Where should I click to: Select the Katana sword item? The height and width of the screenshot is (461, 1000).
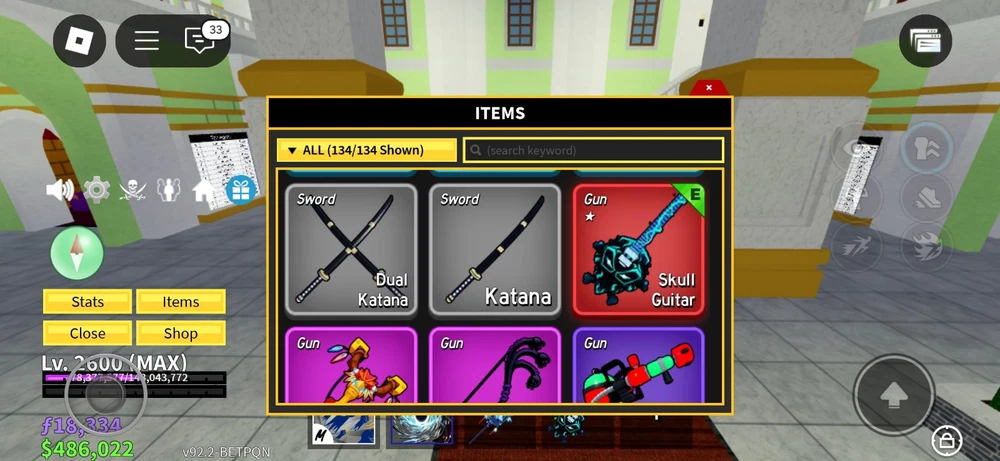495,249
